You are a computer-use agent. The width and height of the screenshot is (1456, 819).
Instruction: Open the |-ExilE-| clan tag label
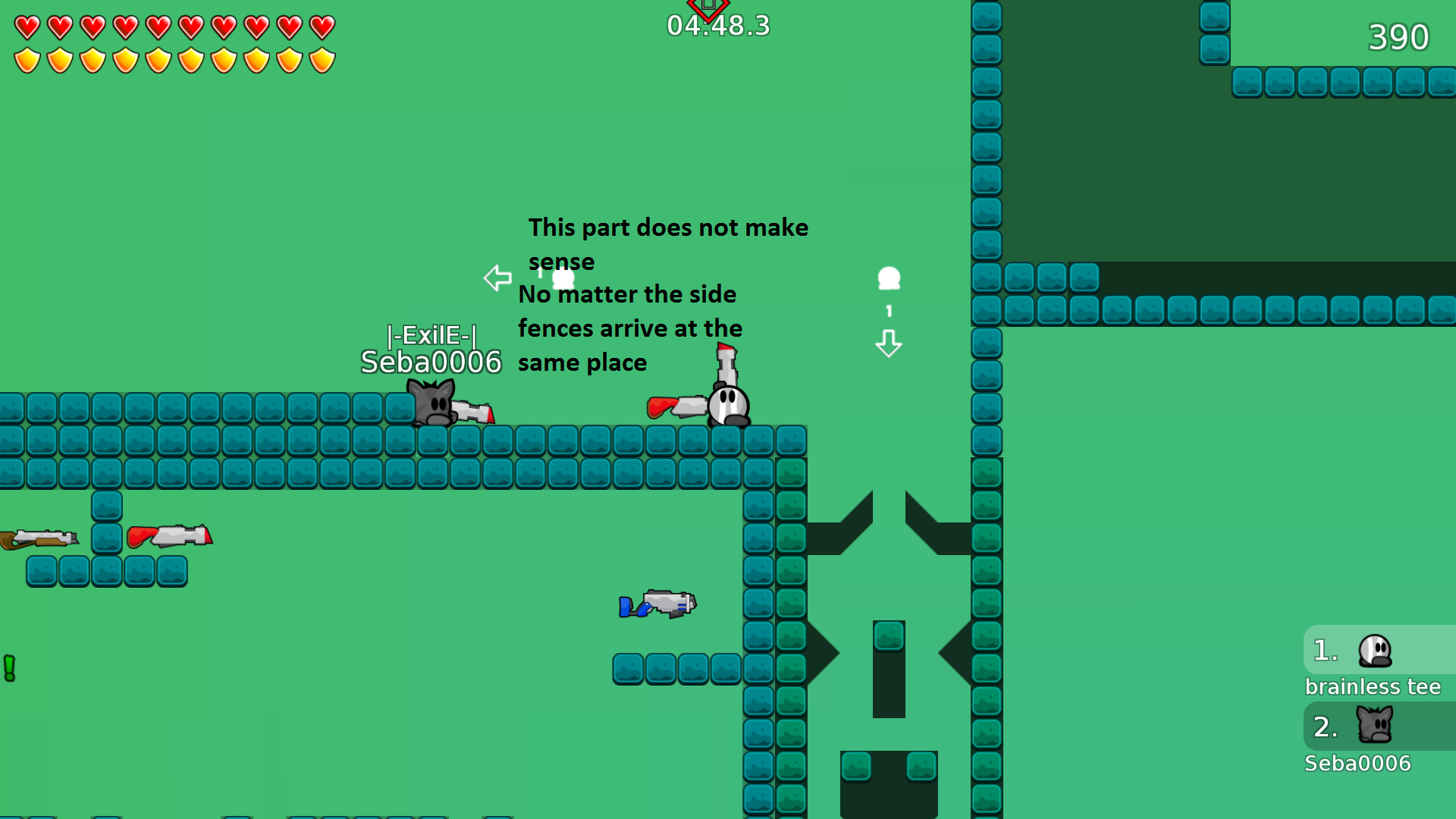pyautogui.click(x=431, y=336)
